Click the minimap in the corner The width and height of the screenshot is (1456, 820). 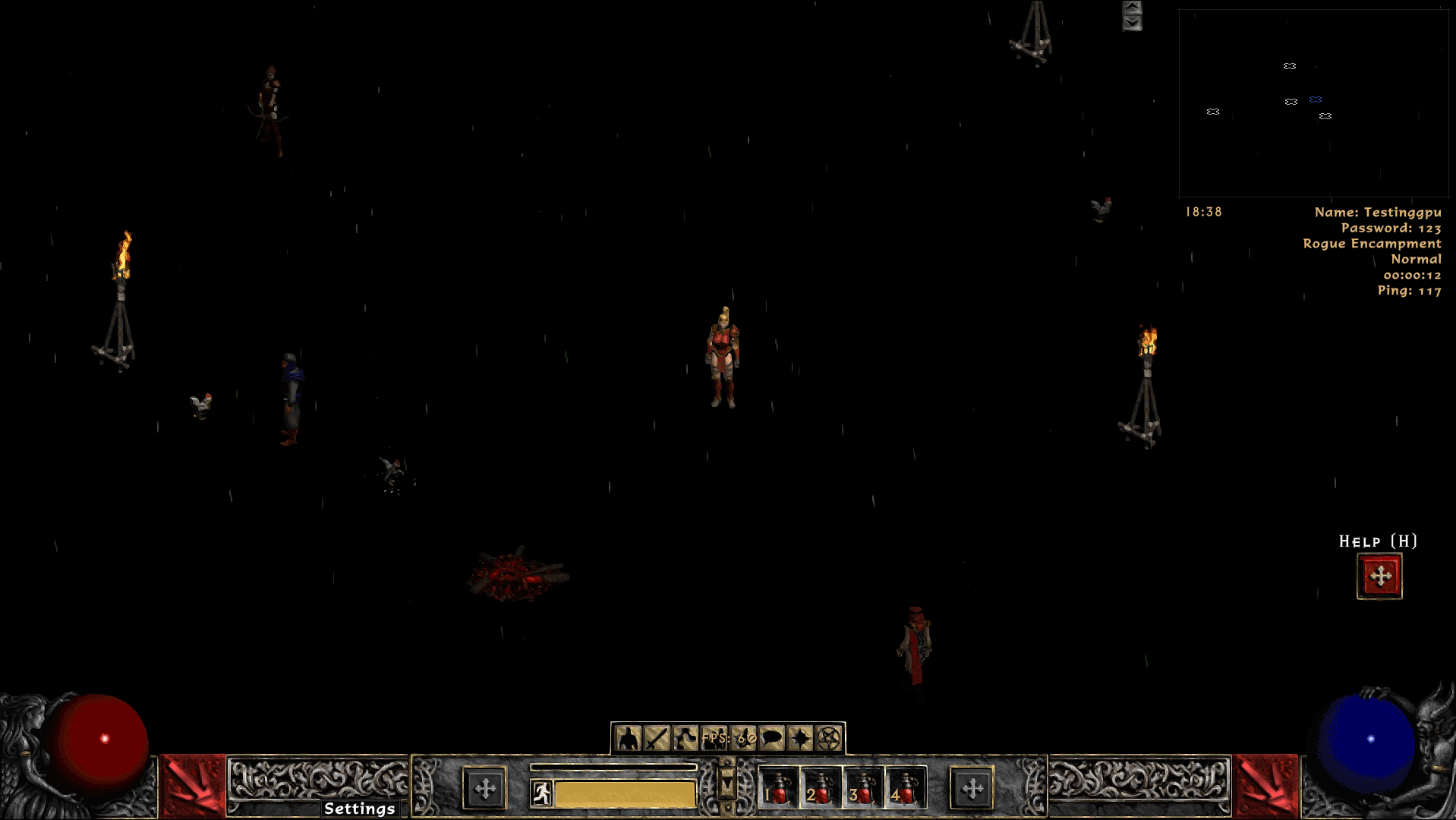click(1313, 102)
